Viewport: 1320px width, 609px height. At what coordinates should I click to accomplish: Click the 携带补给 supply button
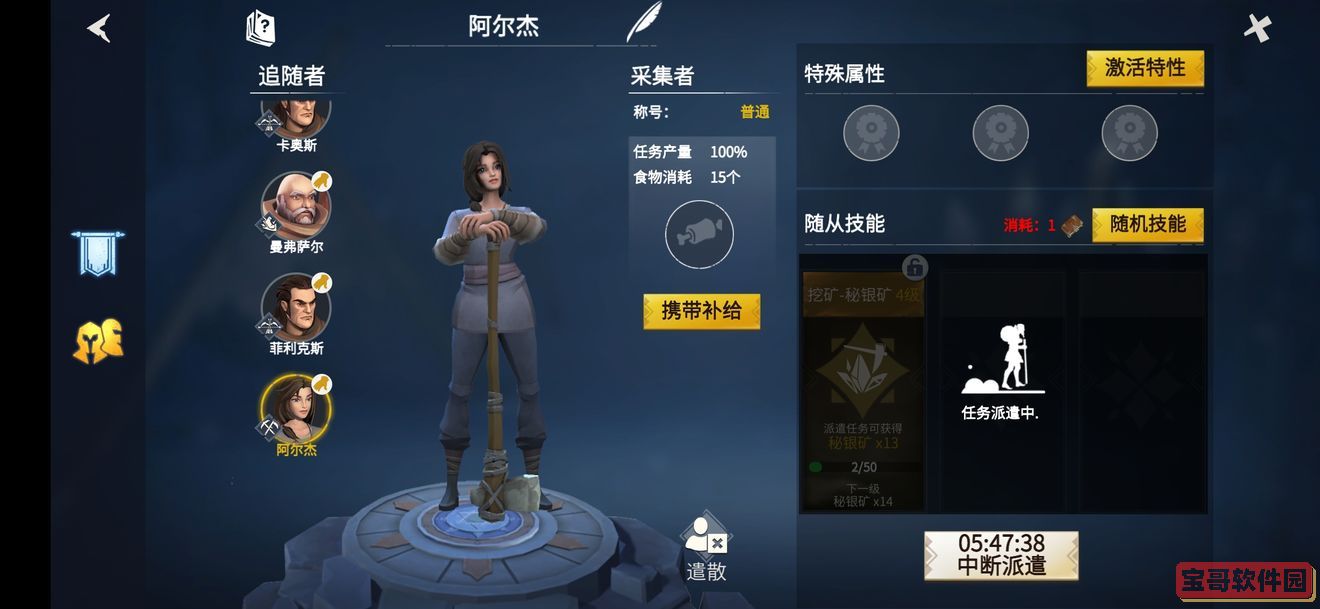click(701, 311)
